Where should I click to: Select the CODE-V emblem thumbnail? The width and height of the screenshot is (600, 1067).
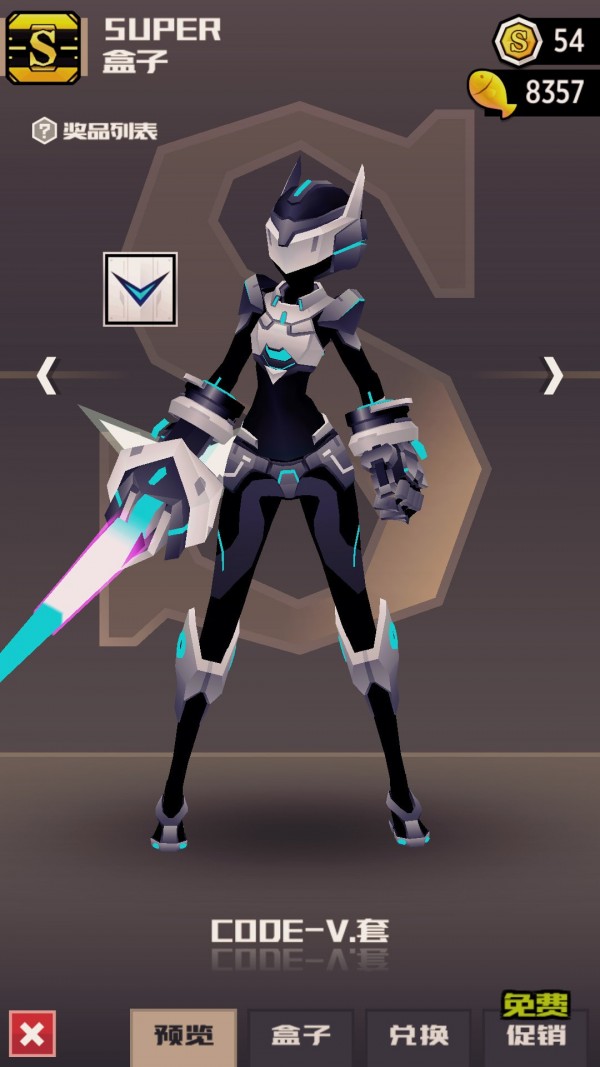[x=140, y=289]
